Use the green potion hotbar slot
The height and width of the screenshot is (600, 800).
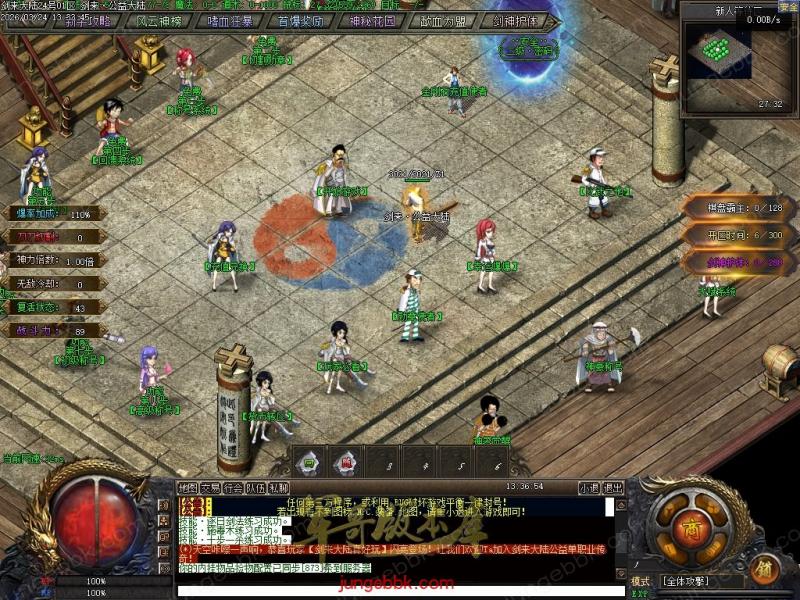point(309,462)
